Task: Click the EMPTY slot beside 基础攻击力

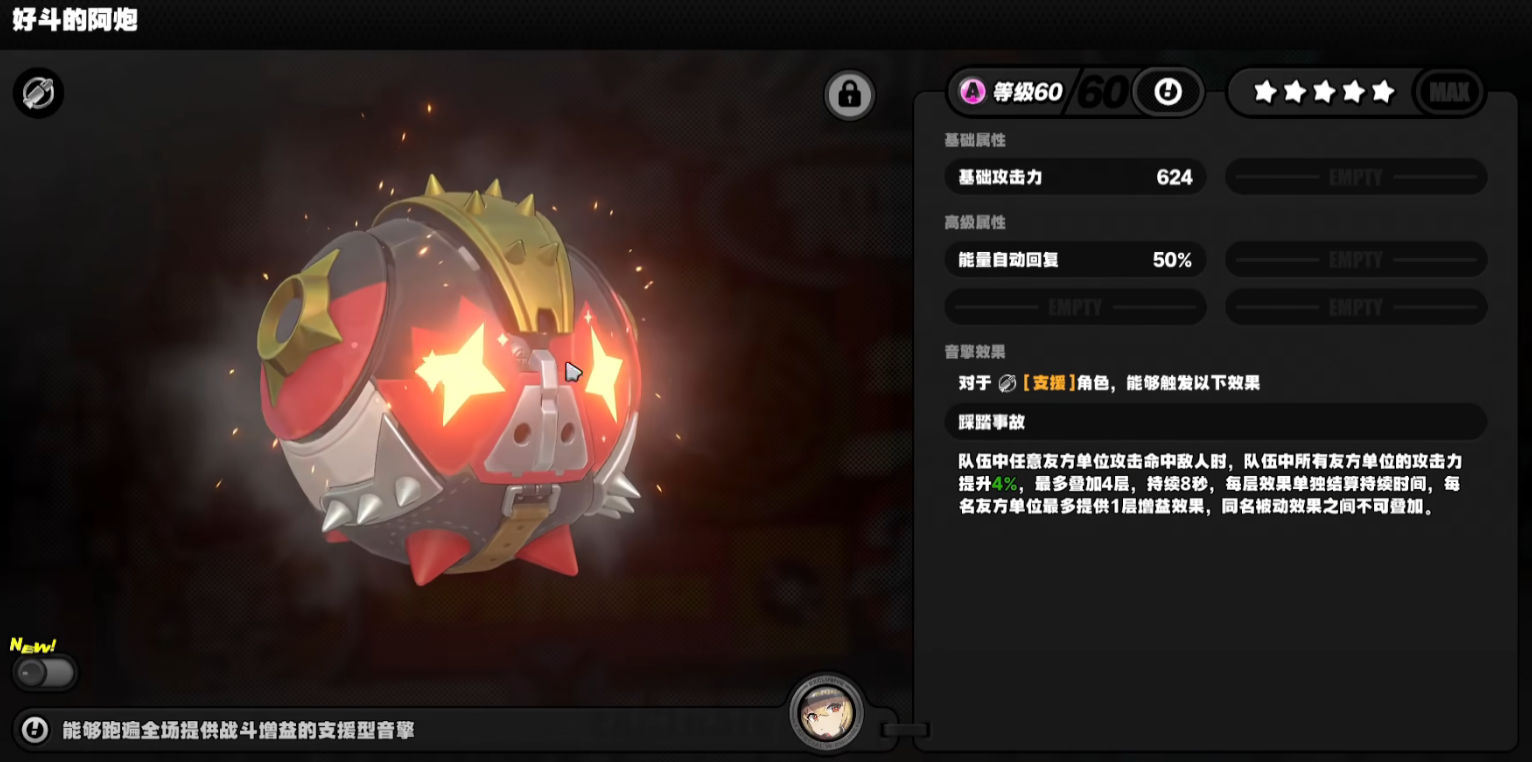Action: coord(1355,177)
